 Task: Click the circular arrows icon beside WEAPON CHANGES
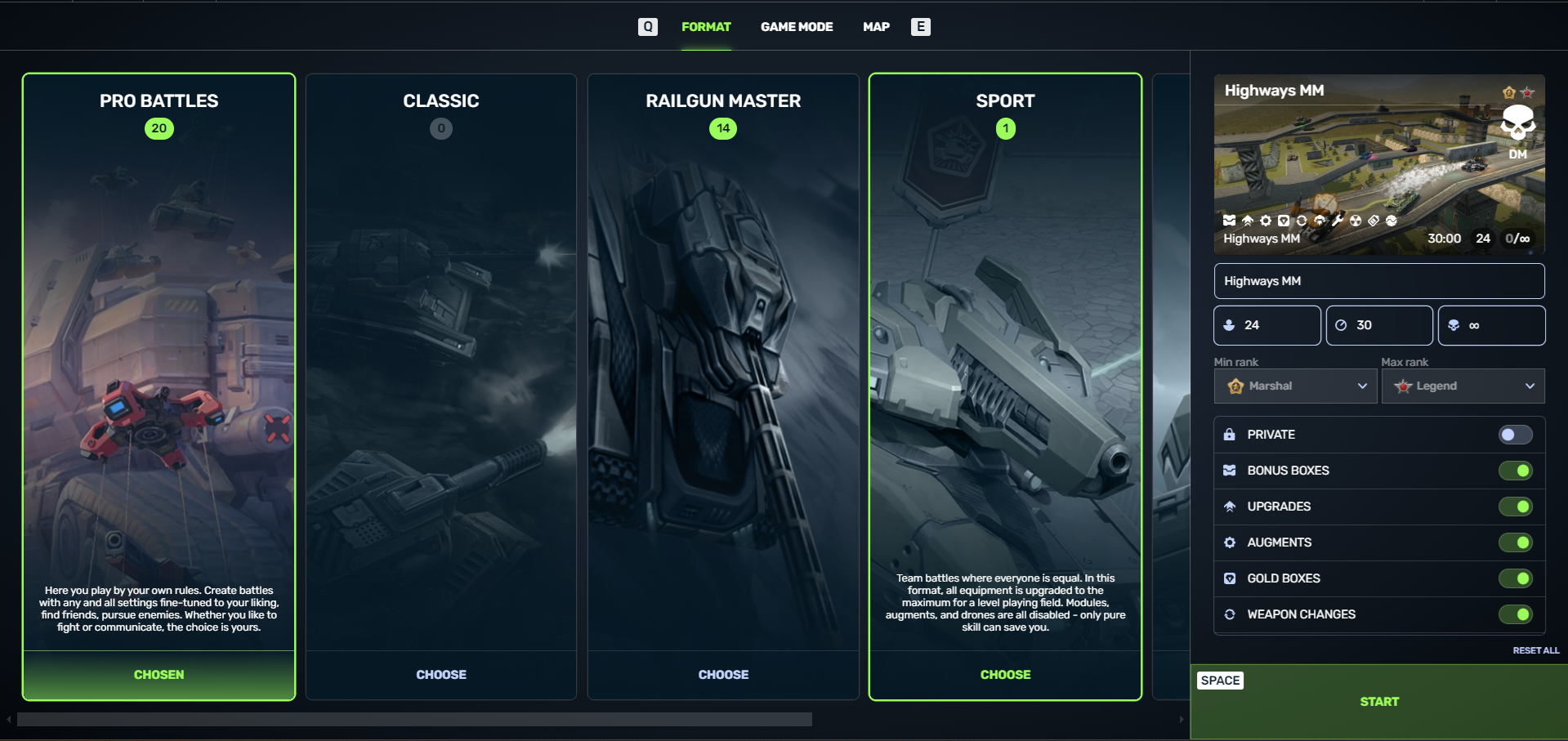tap(1230, 614)
